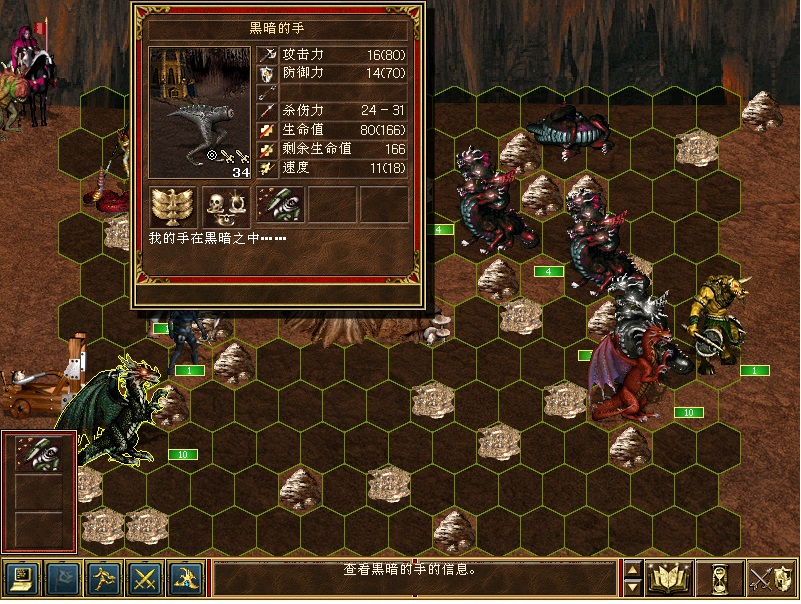
Task: Select the shield and sword defend button
Action: tap(771, 577)
